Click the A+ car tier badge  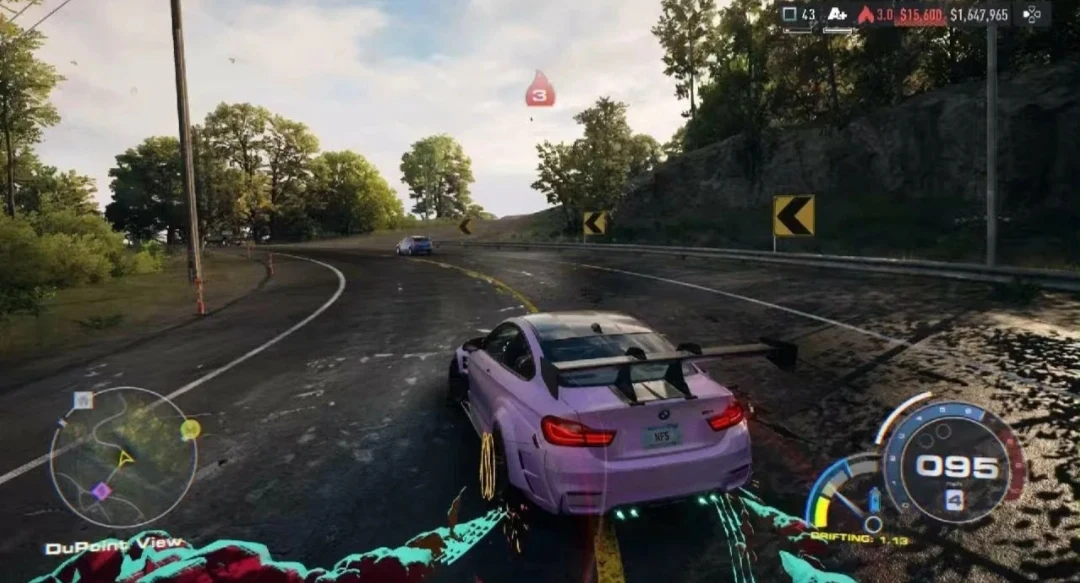tap(837, 14)
